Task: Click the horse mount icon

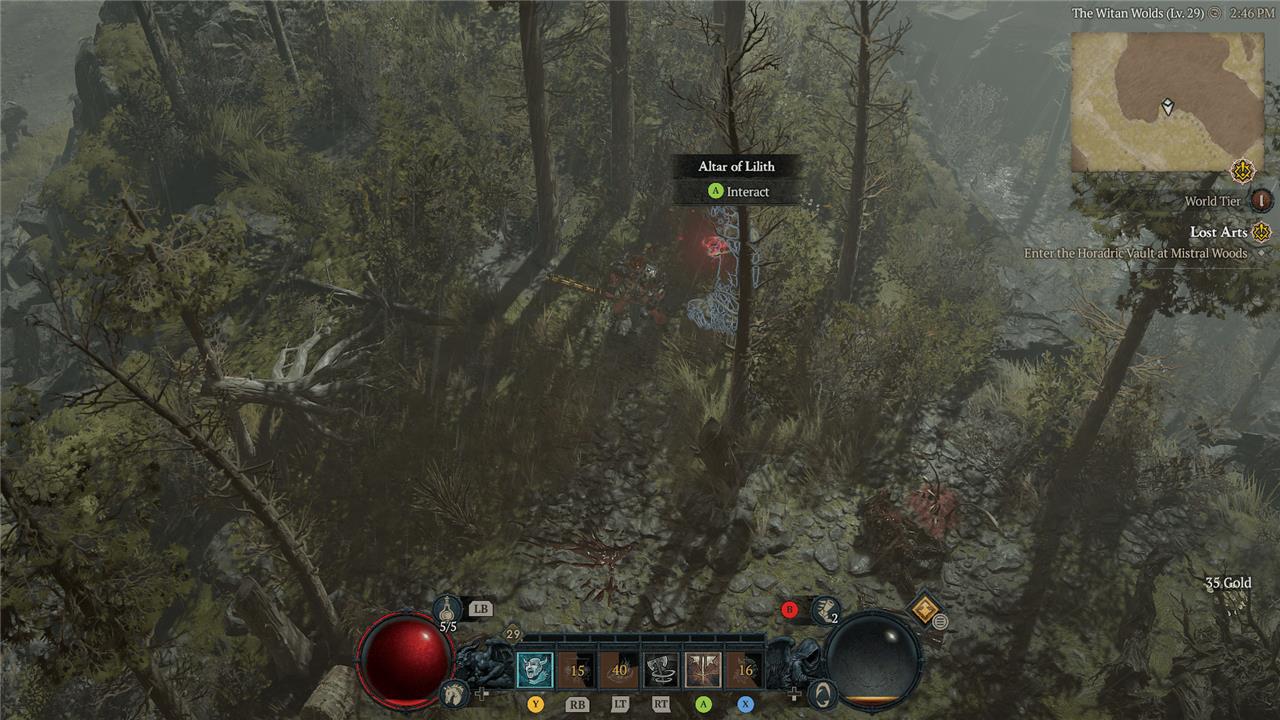Action: [x=453, y=692]
